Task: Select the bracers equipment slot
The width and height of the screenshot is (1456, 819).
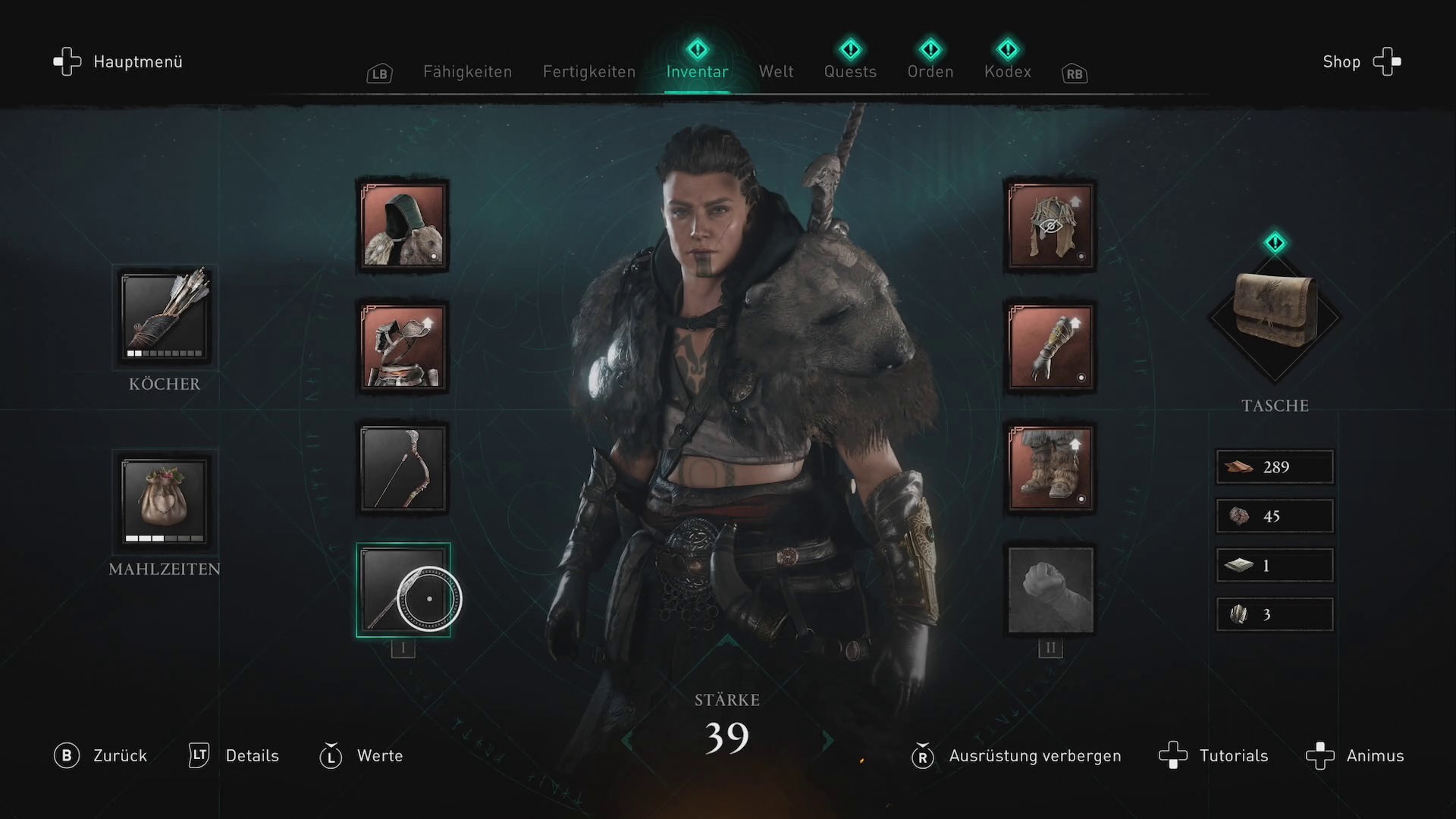Action: click(1050, 347)
